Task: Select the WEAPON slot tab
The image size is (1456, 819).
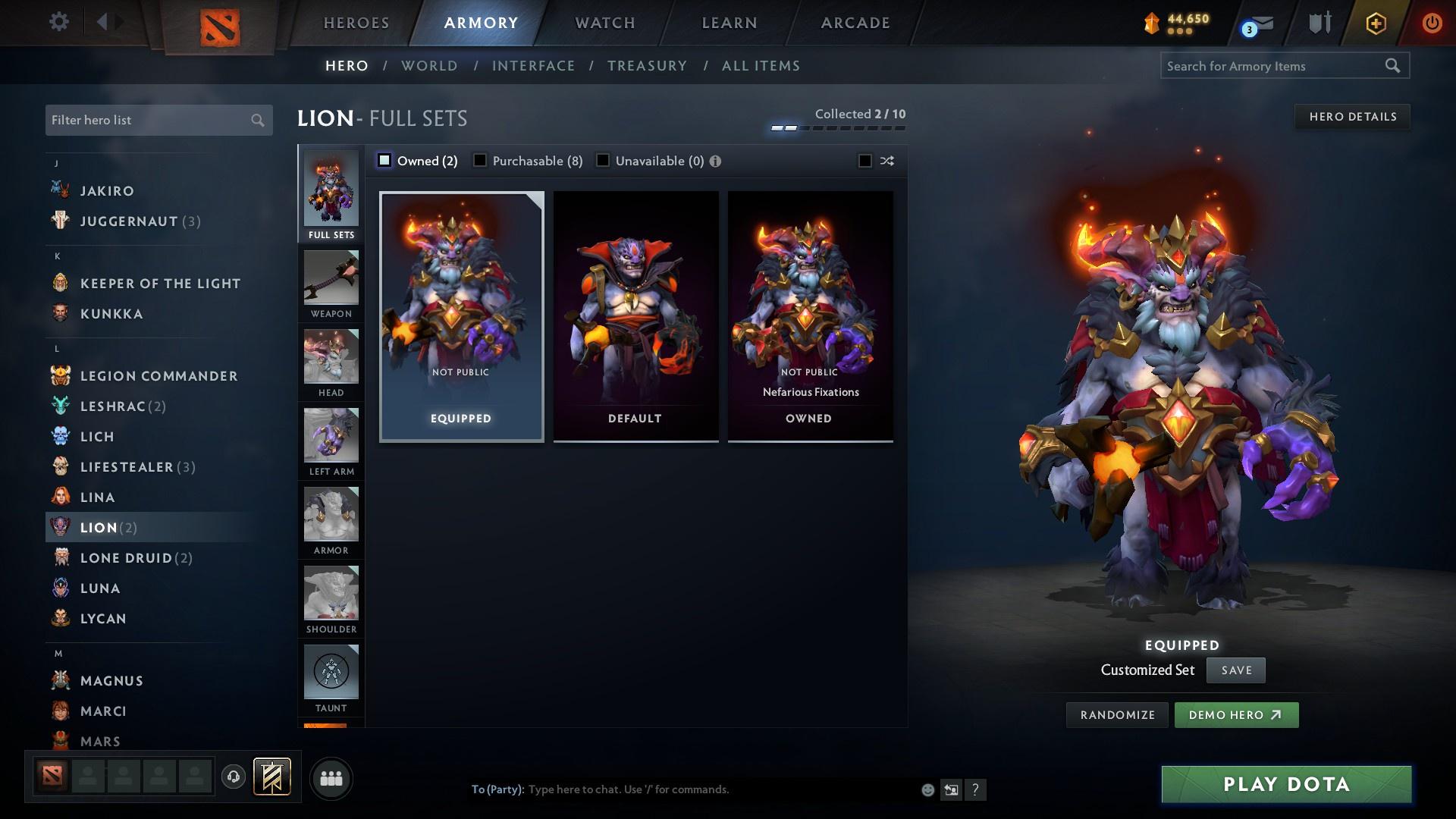Action: click(x=331, y=284)
